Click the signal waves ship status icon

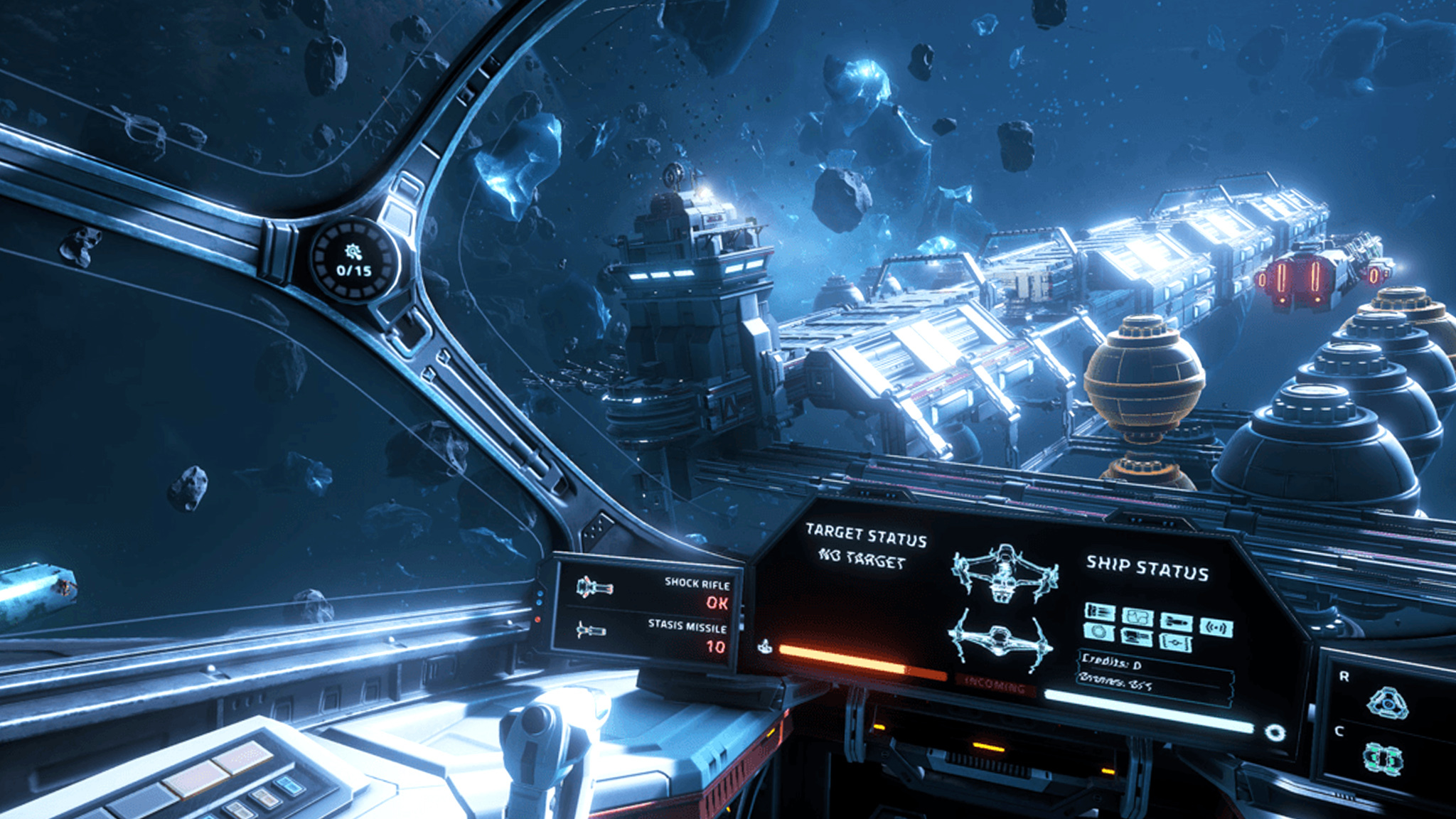pyautogui.click(x=1216, y=627)
